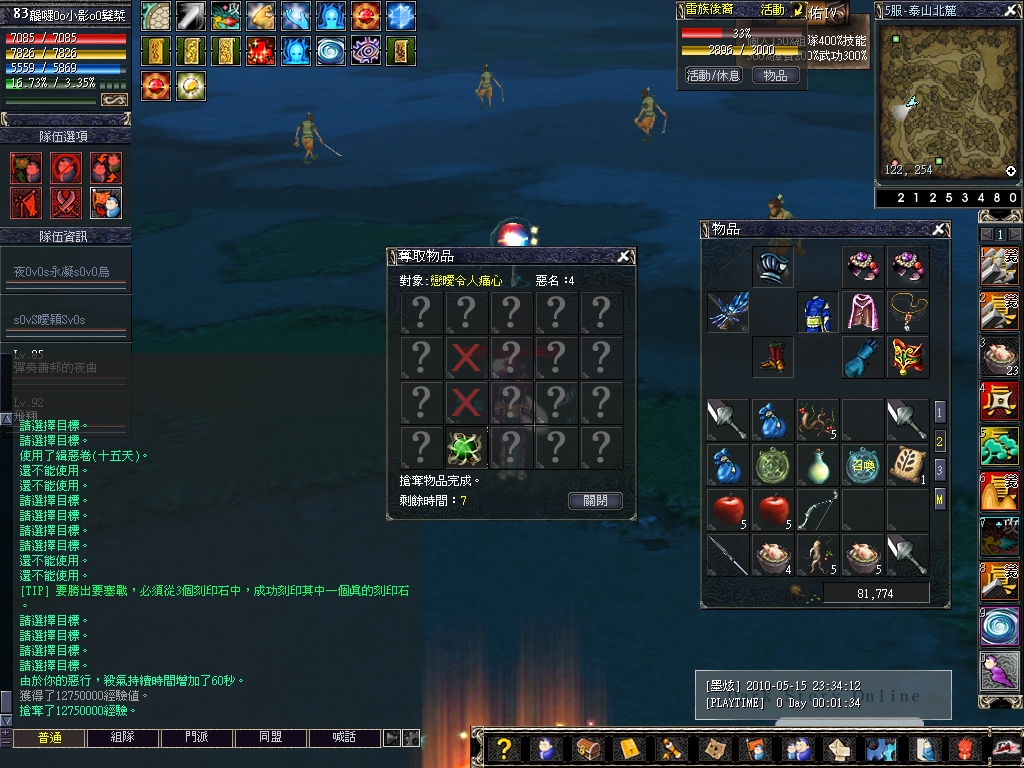Image resolution: width=1024 pixels, height=768 pixels.
Task: Switch to inventory page 3
Action: pos(940,468)
